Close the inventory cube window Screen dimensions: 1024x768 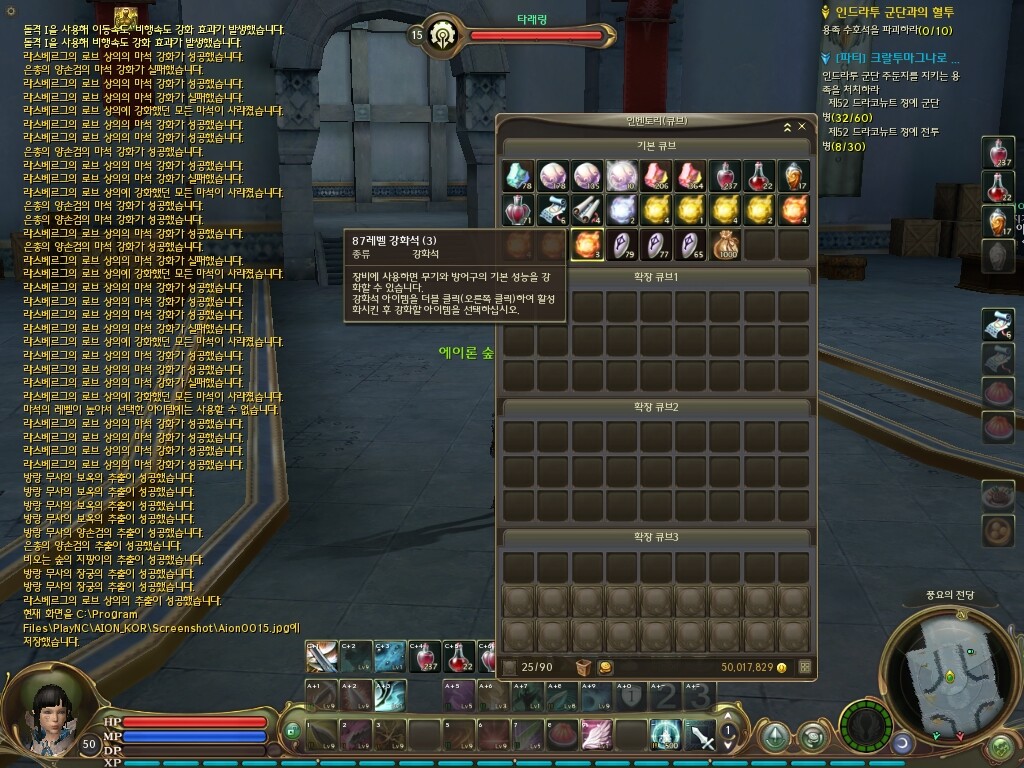pos(802,127)
